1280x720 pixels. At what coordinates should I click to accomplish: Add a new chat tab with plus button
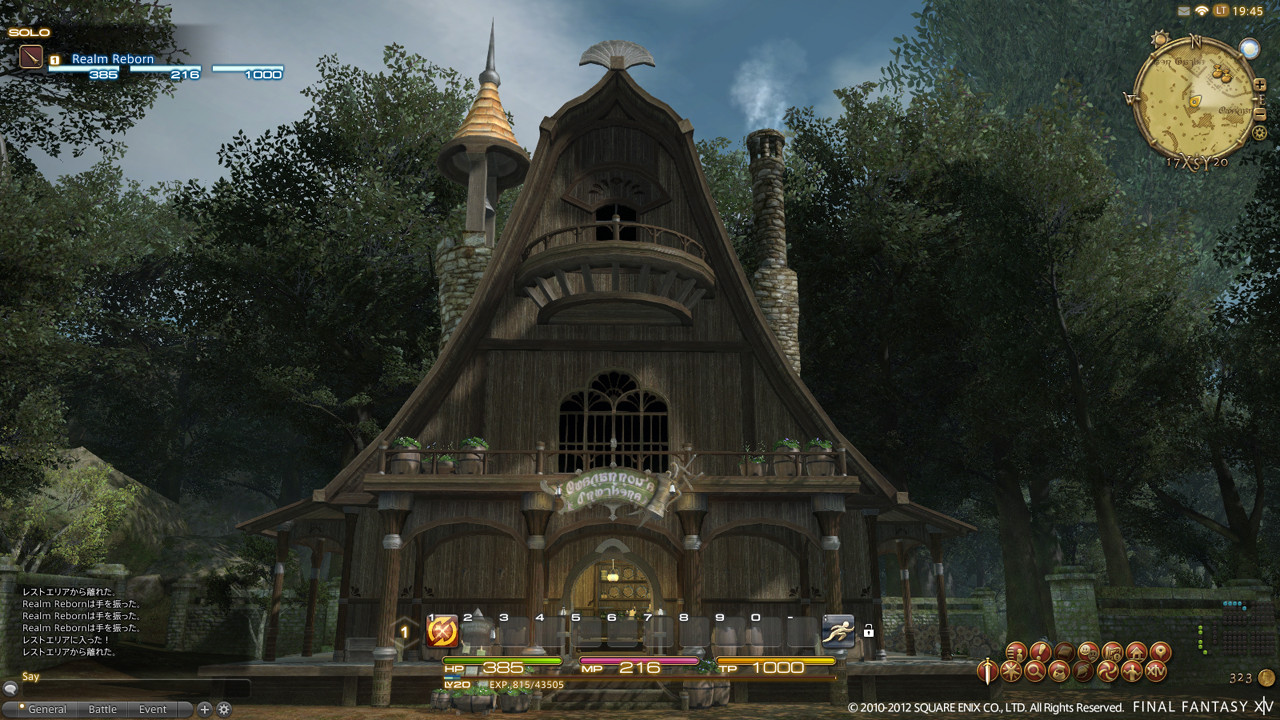tap(205, 709)
